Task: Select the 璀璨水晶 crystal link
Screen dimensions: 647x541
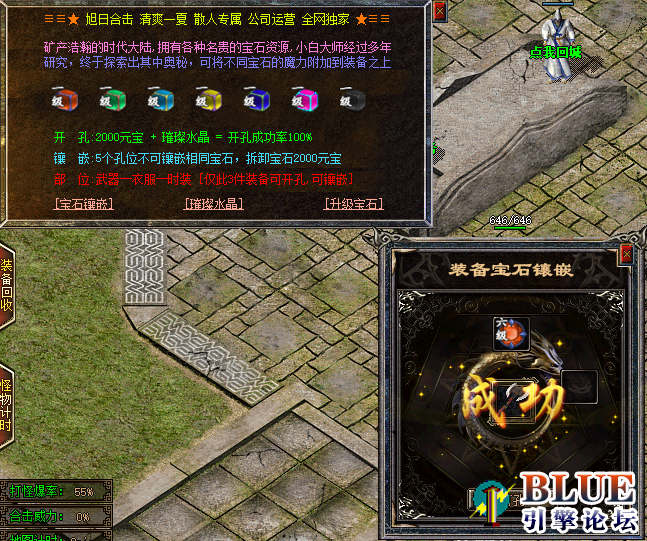Action: point(214,203)
